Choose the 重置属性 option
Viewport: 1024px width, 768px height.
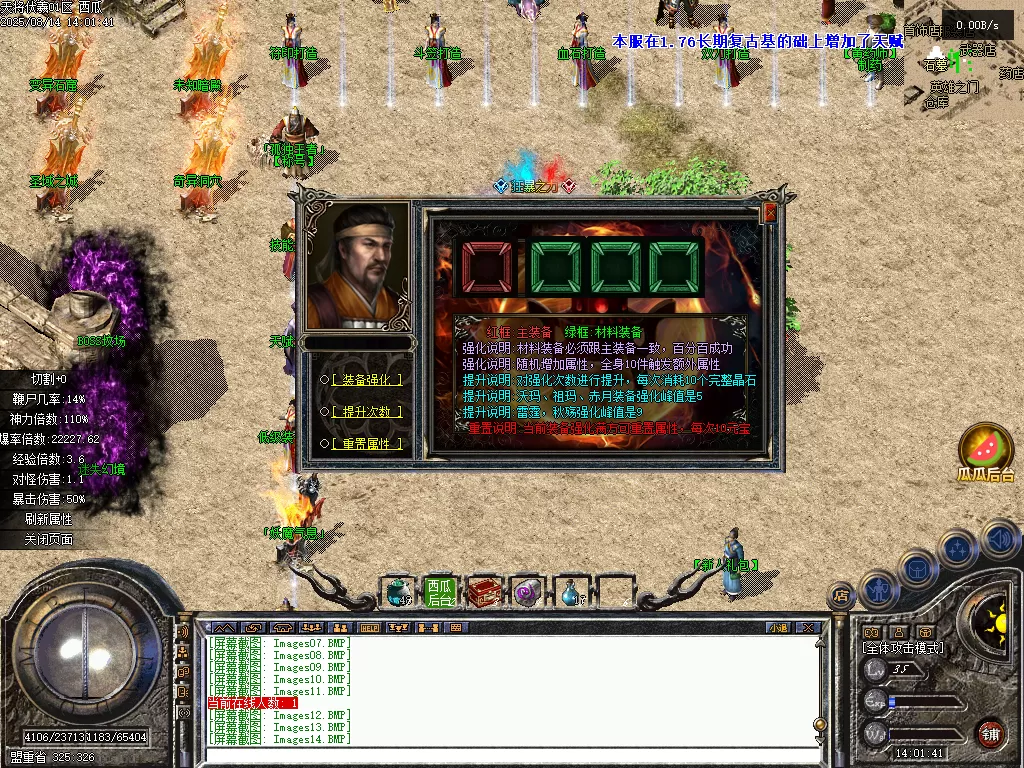point(367,443)
